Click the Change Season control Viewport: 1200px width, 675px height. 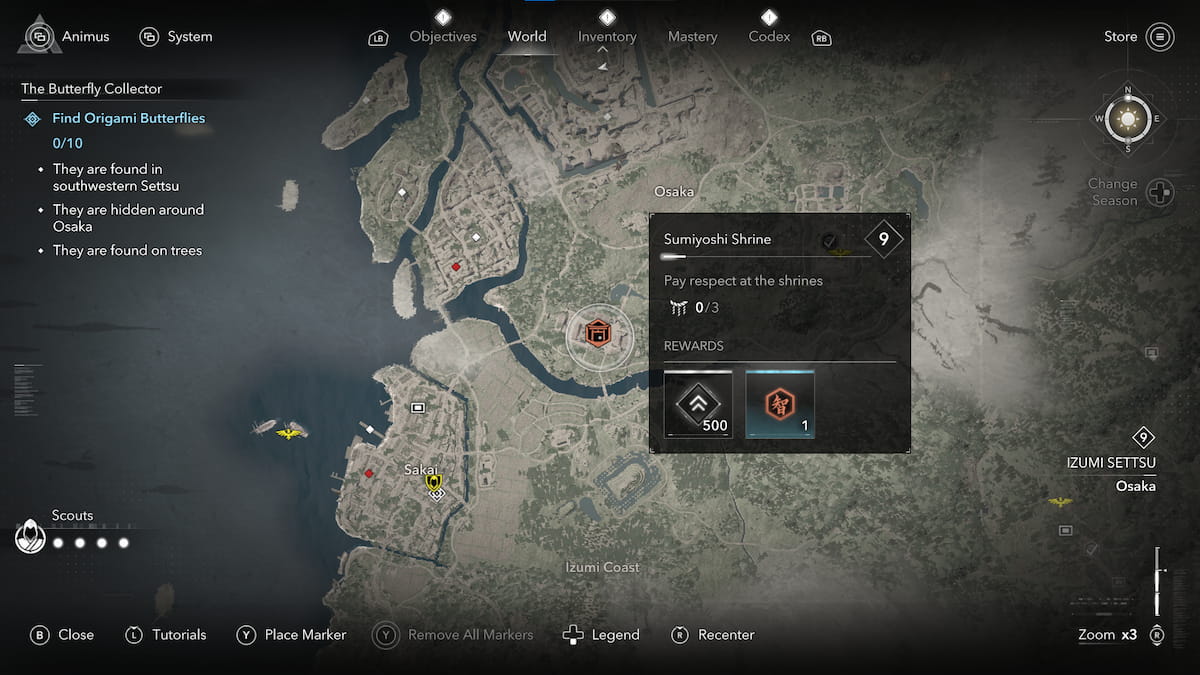pyautogui.click(x=1159, y=192)
